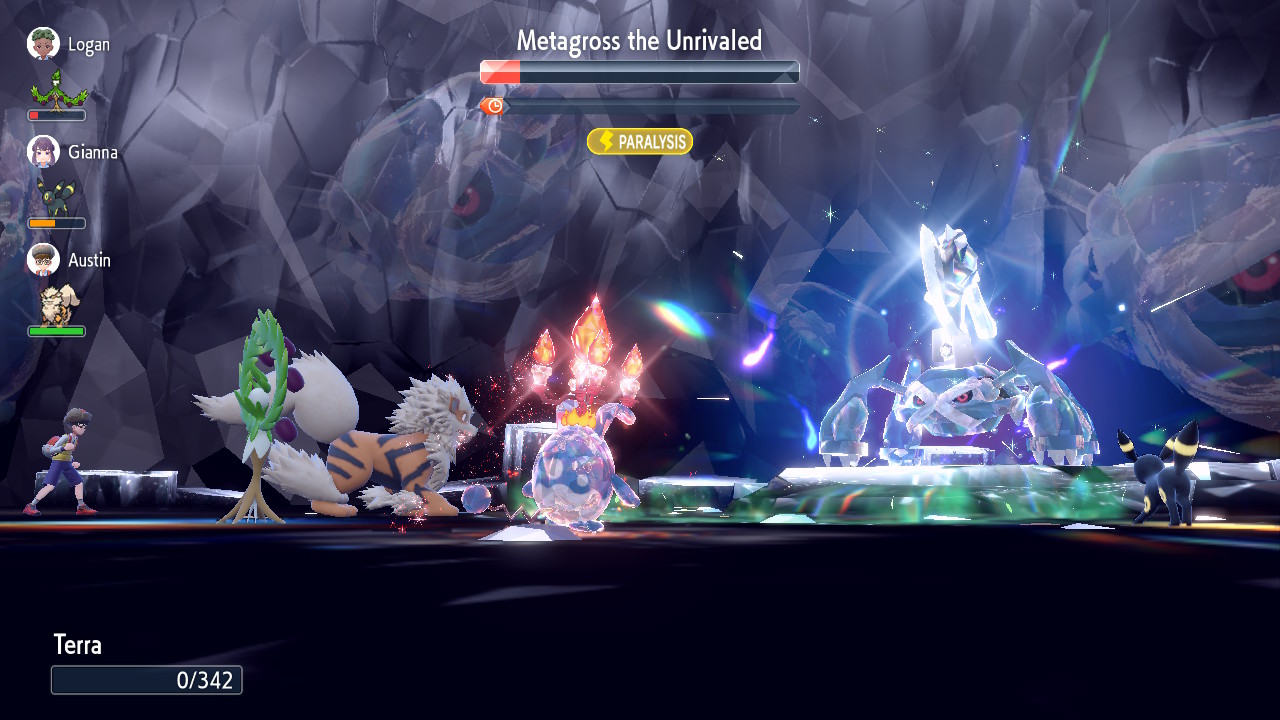
Task: Select Logan's trainer avatar
Action: pos(43,44)
